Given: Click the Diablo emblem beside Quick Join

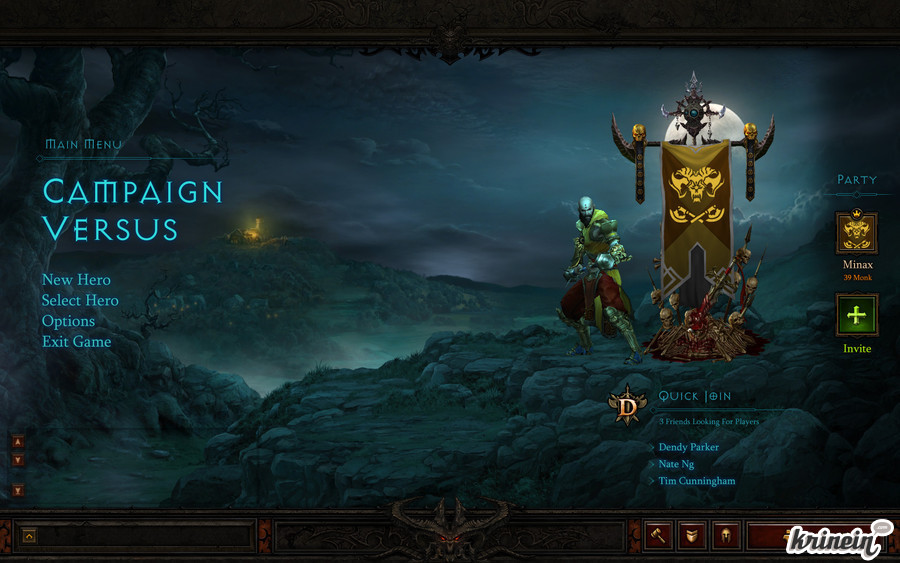Looking at the screenshot, I should (x=628, y=406).
